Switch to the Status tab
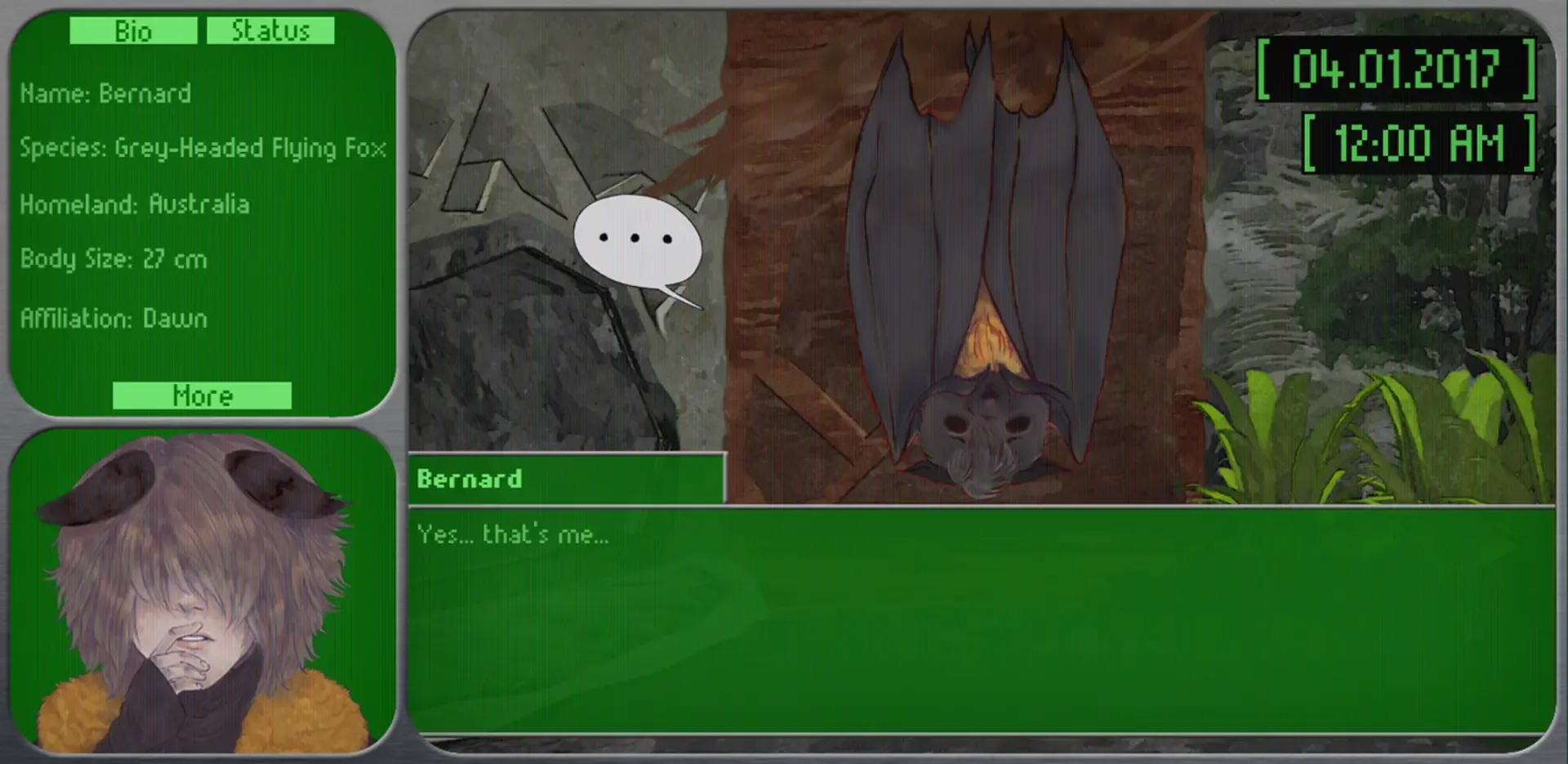This screenshot has width=1568, height=764. tap(271, 31)
